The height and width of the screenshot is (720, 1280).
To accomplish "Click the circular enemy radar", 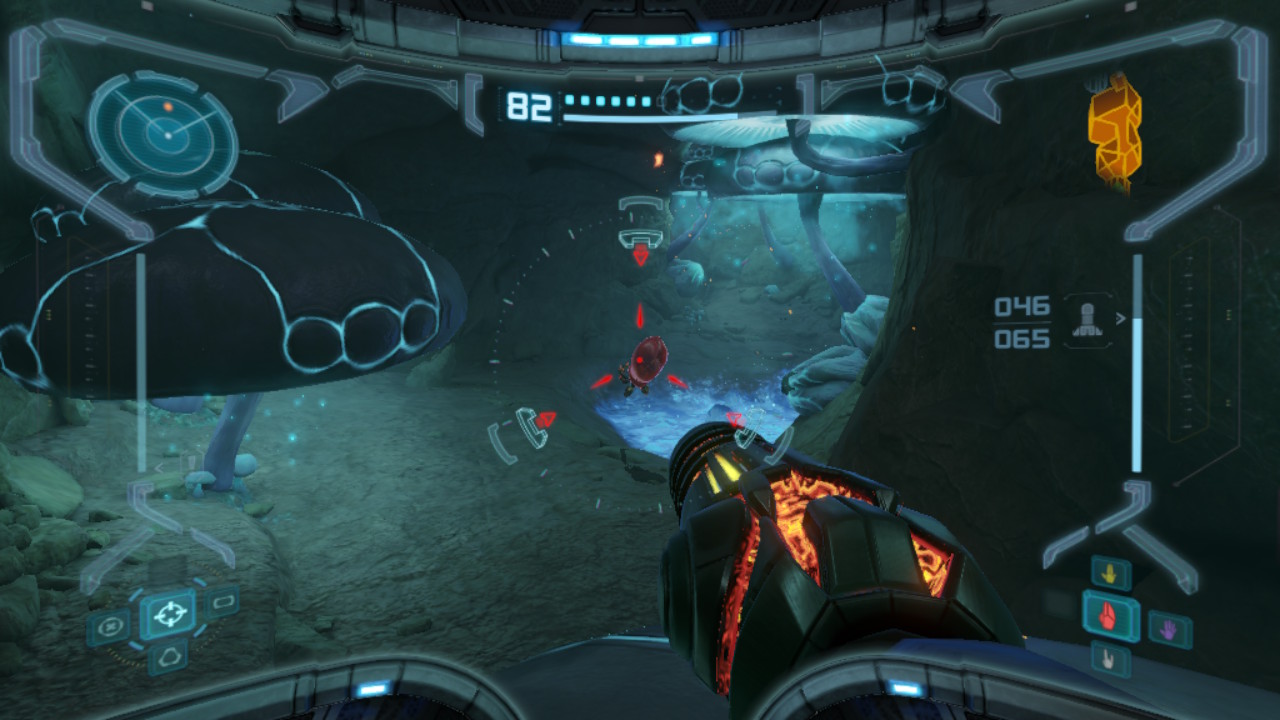I will coord(164,134).
